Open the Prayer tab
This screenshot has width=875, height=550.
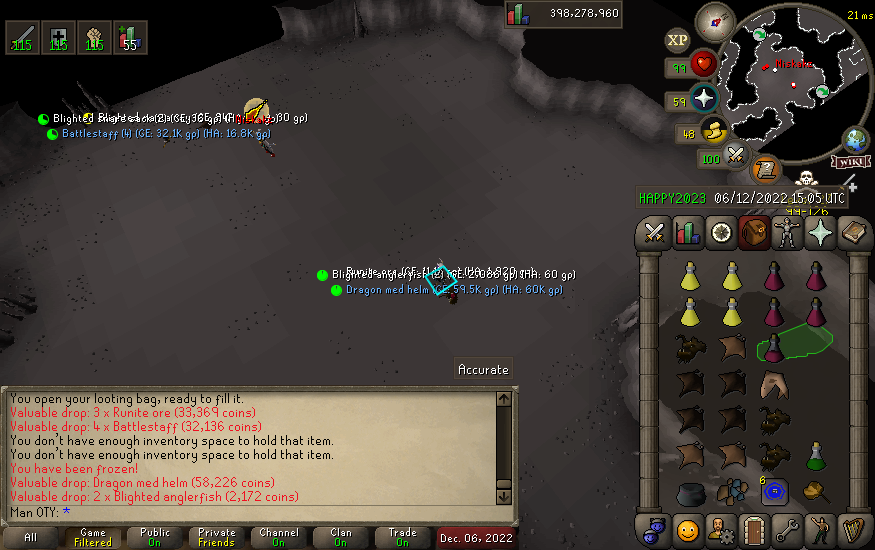click(x=821, y=234)
